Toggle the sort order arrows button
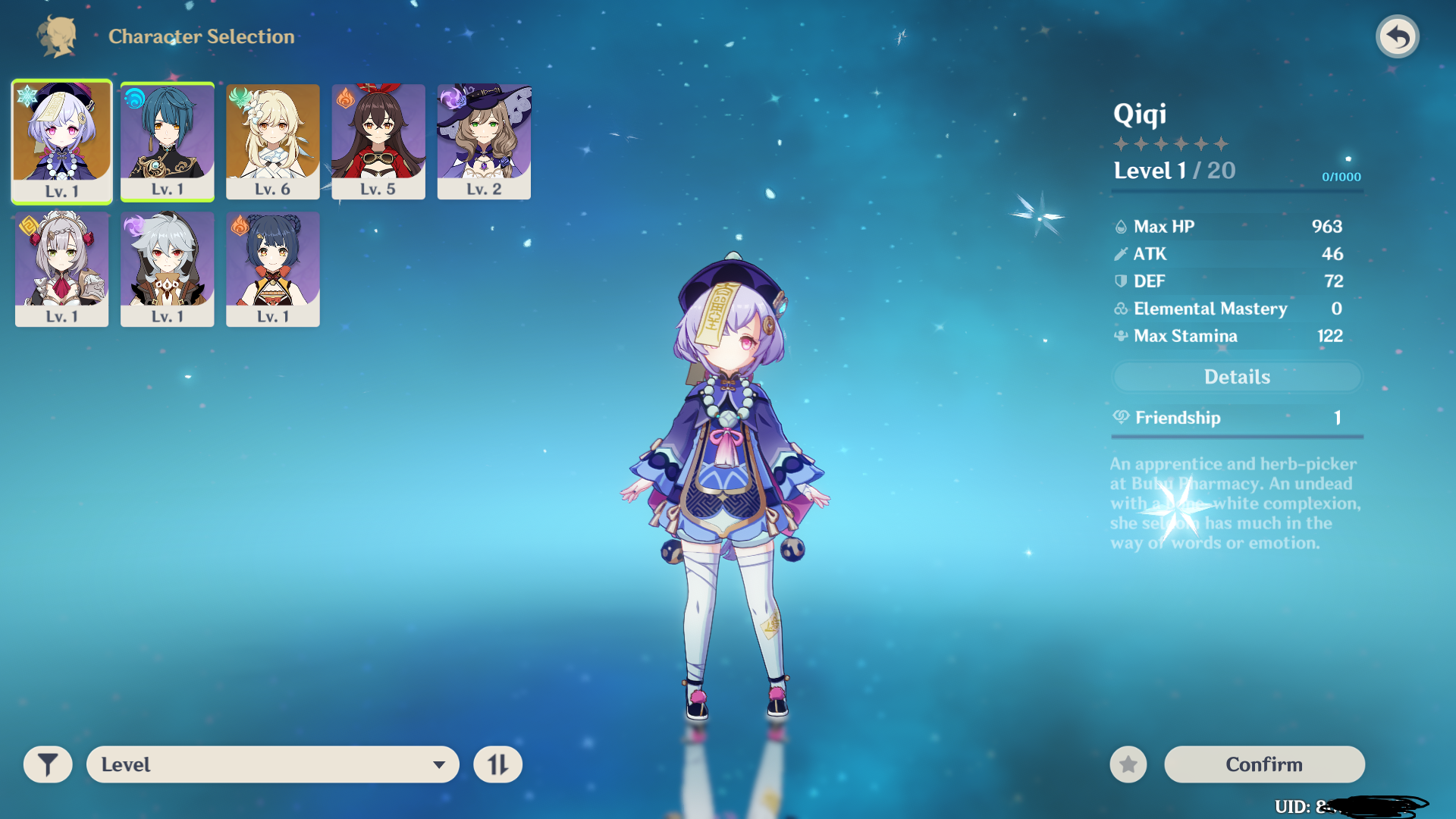The height and width of the screenshot is (819, 1456). click(497, 764)
